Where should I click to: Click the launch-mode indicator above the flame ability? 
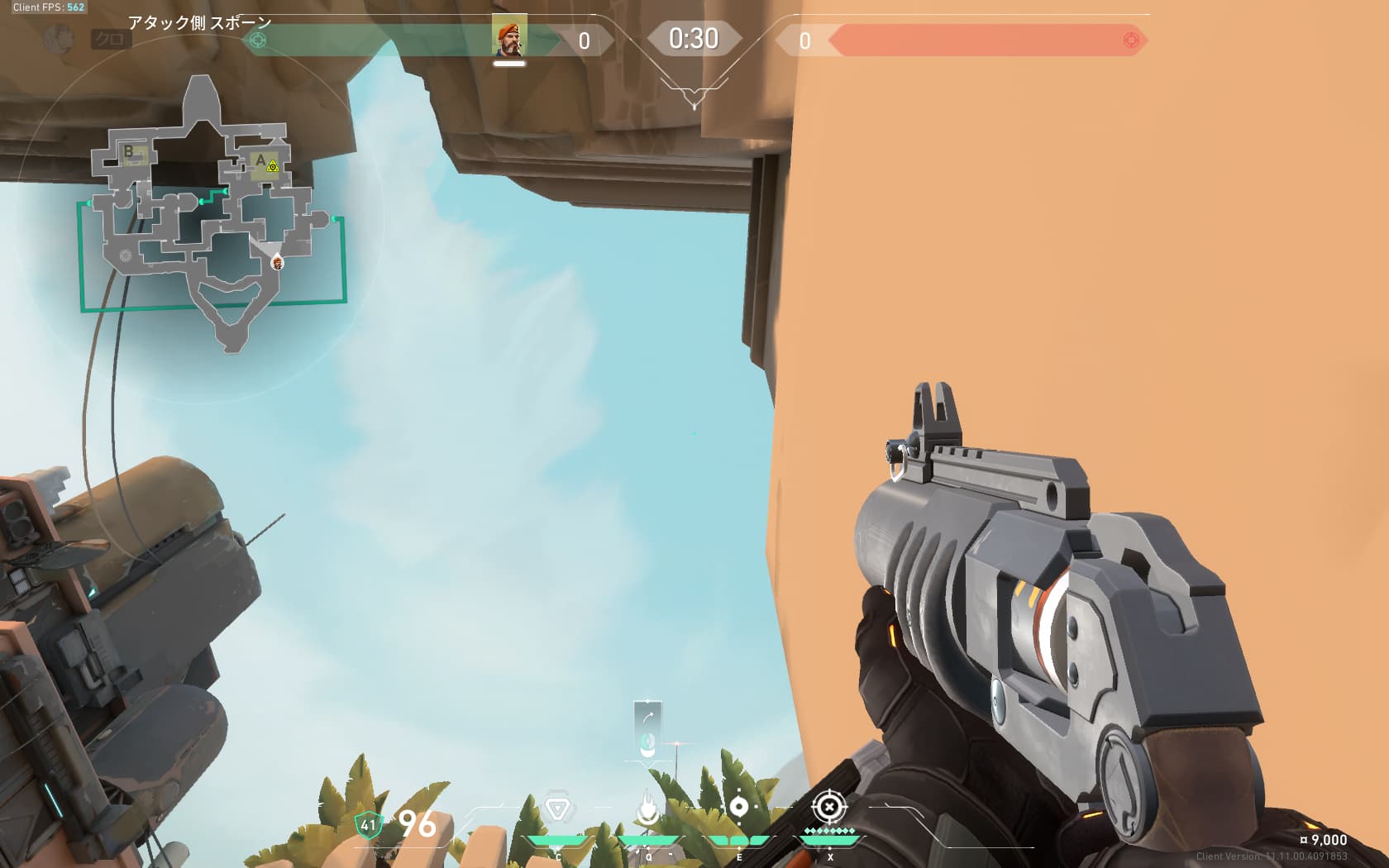[647, 728]
